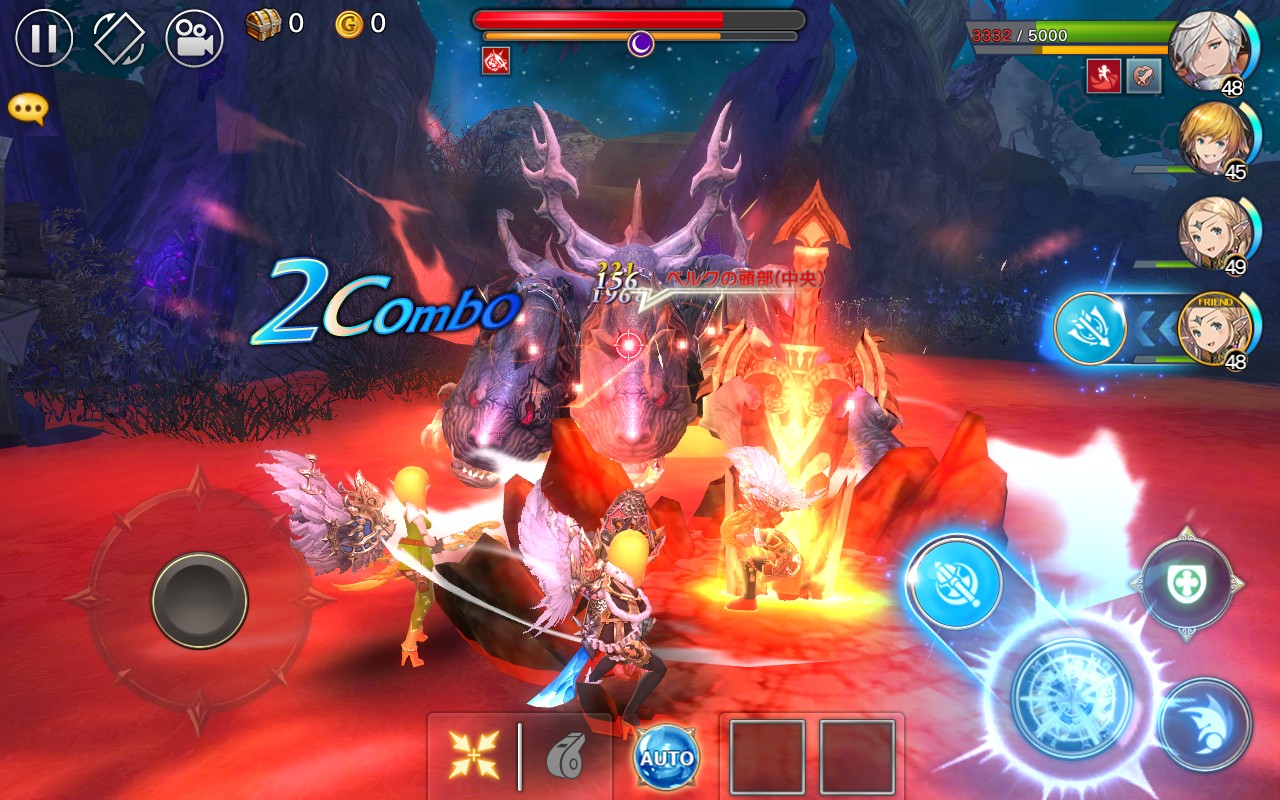Switch to the level 45 blonde character
This screenshot has height=800, width=1280.
(x=1213, y=138)
